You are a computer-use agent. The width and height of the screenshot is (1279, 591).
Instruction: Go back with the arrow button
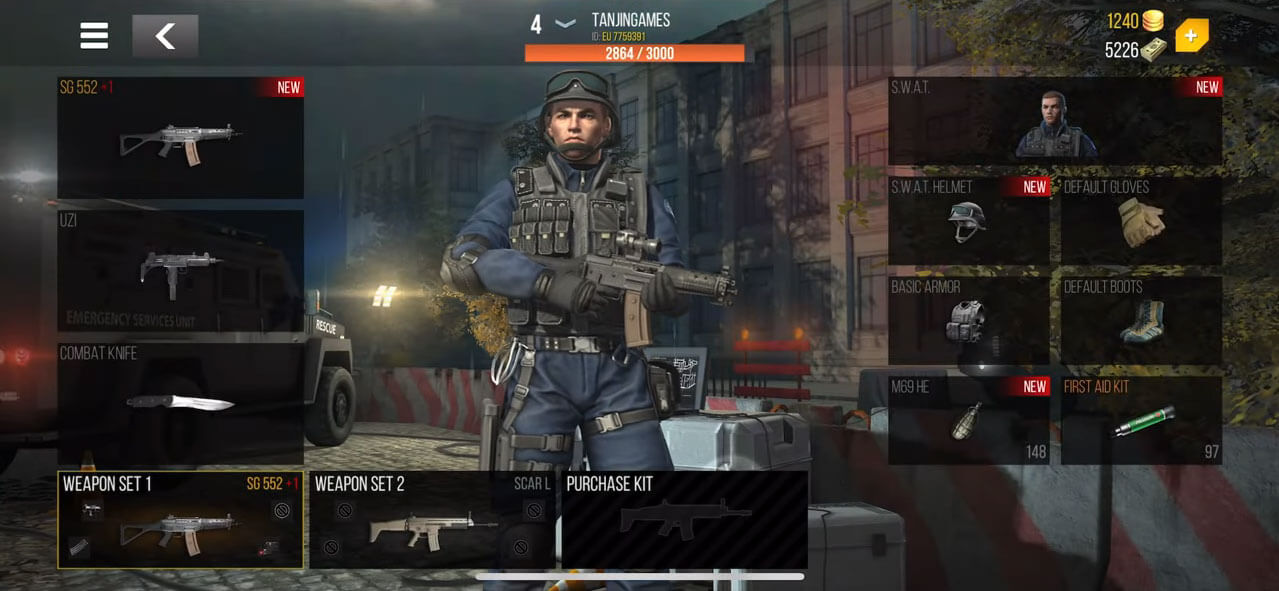pos(165,37)
